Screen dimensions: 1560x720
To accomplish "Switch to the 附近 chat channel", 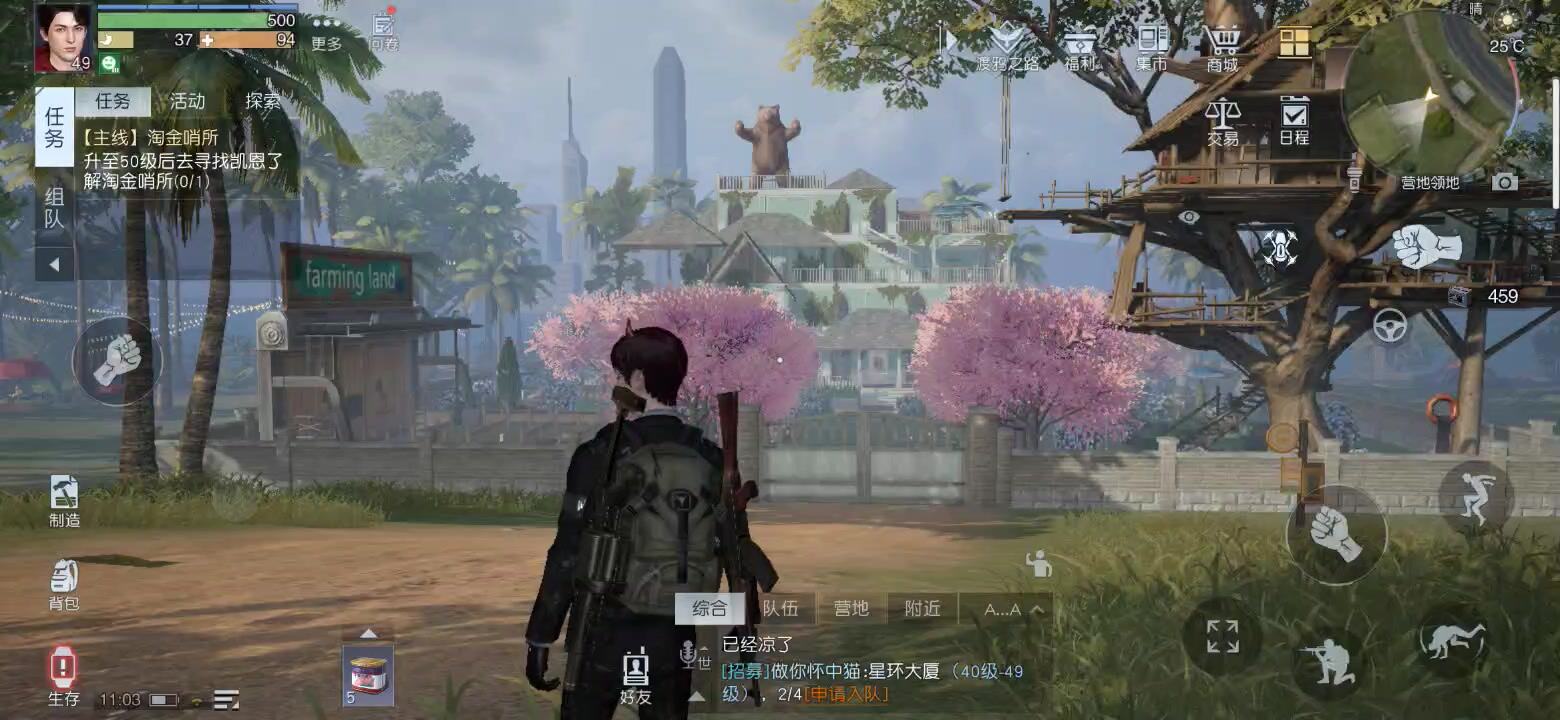I will [922, 607].
